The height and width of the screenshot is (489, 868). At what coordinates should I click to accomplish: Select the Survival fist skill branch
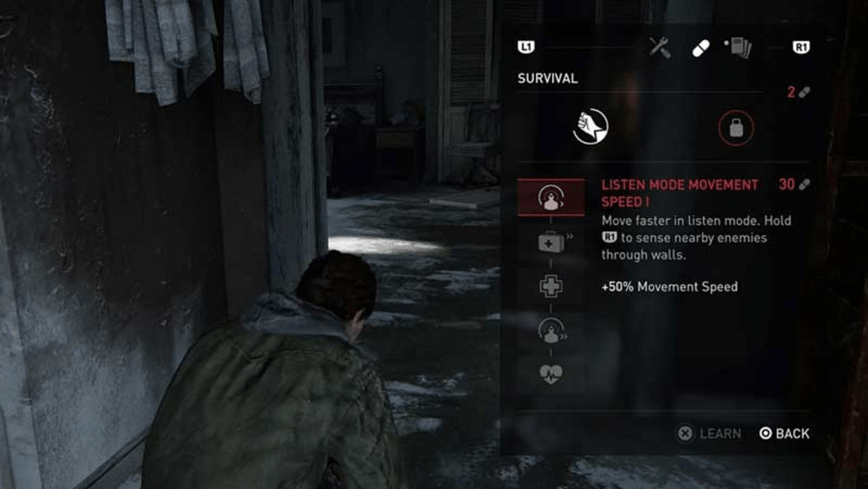[x=591, y=127]
